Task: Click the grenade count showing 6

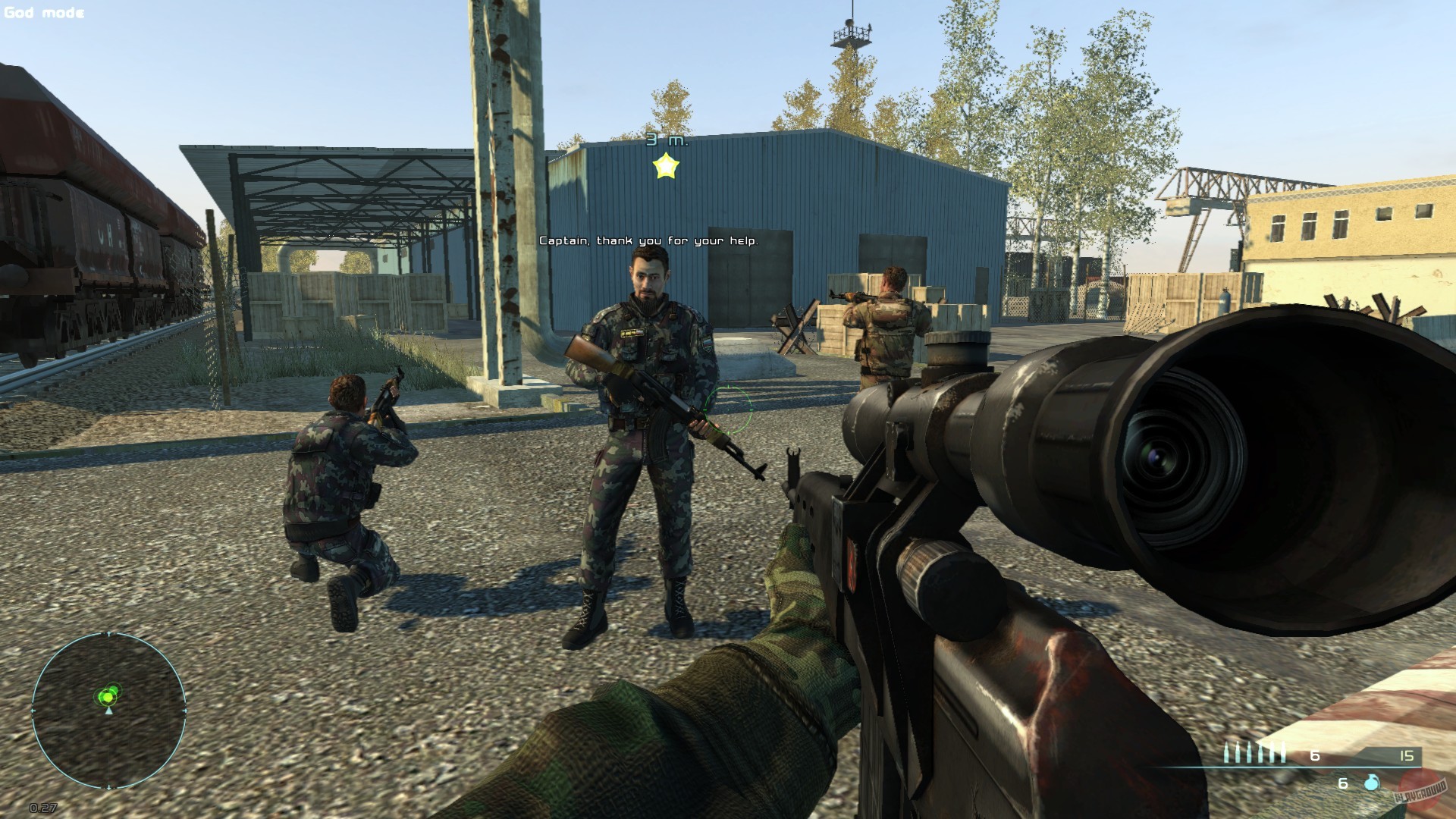Action: point(1343,783)
